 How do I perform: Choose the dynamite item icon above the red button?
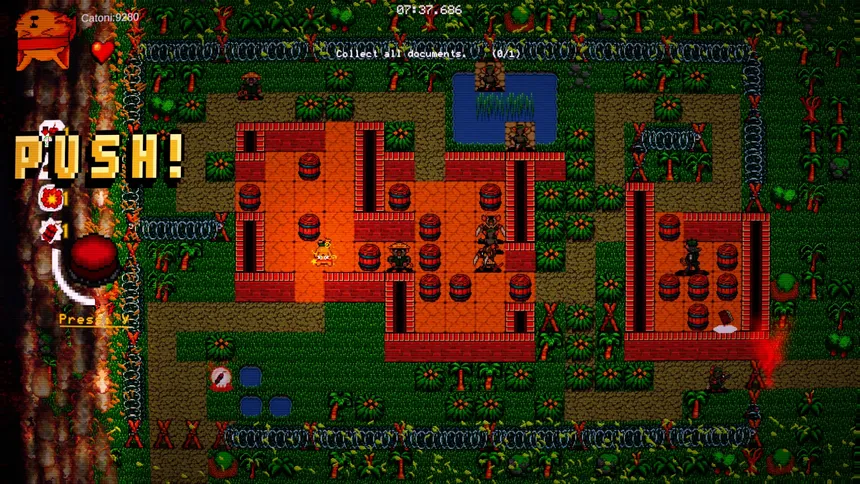[x=49, y=230]
